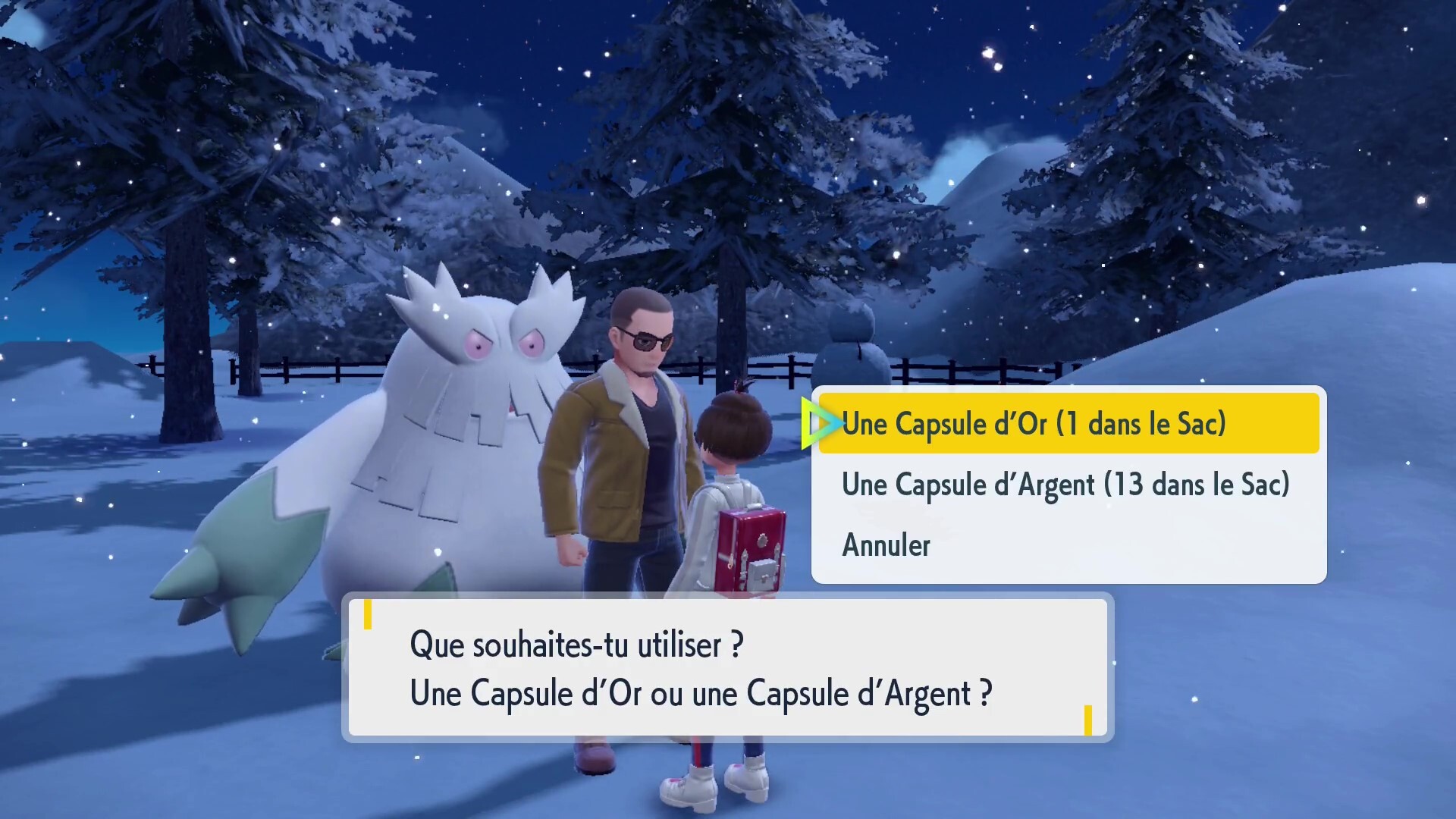The image size is (1456, 819).
Task: Click the text "Que souhaites-tu utiliser ?"
Action: point(576,645)
